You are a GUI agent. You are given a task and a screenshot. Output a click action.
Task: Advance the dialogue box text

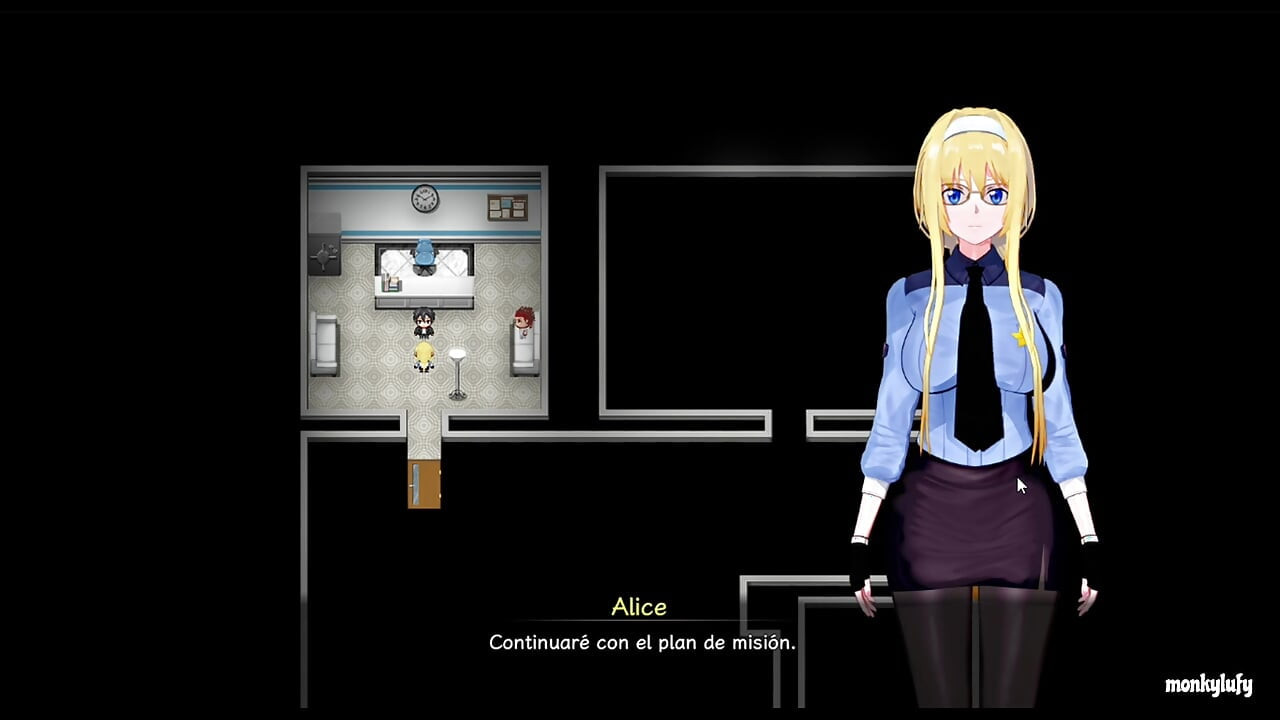(x=640, y=643)
